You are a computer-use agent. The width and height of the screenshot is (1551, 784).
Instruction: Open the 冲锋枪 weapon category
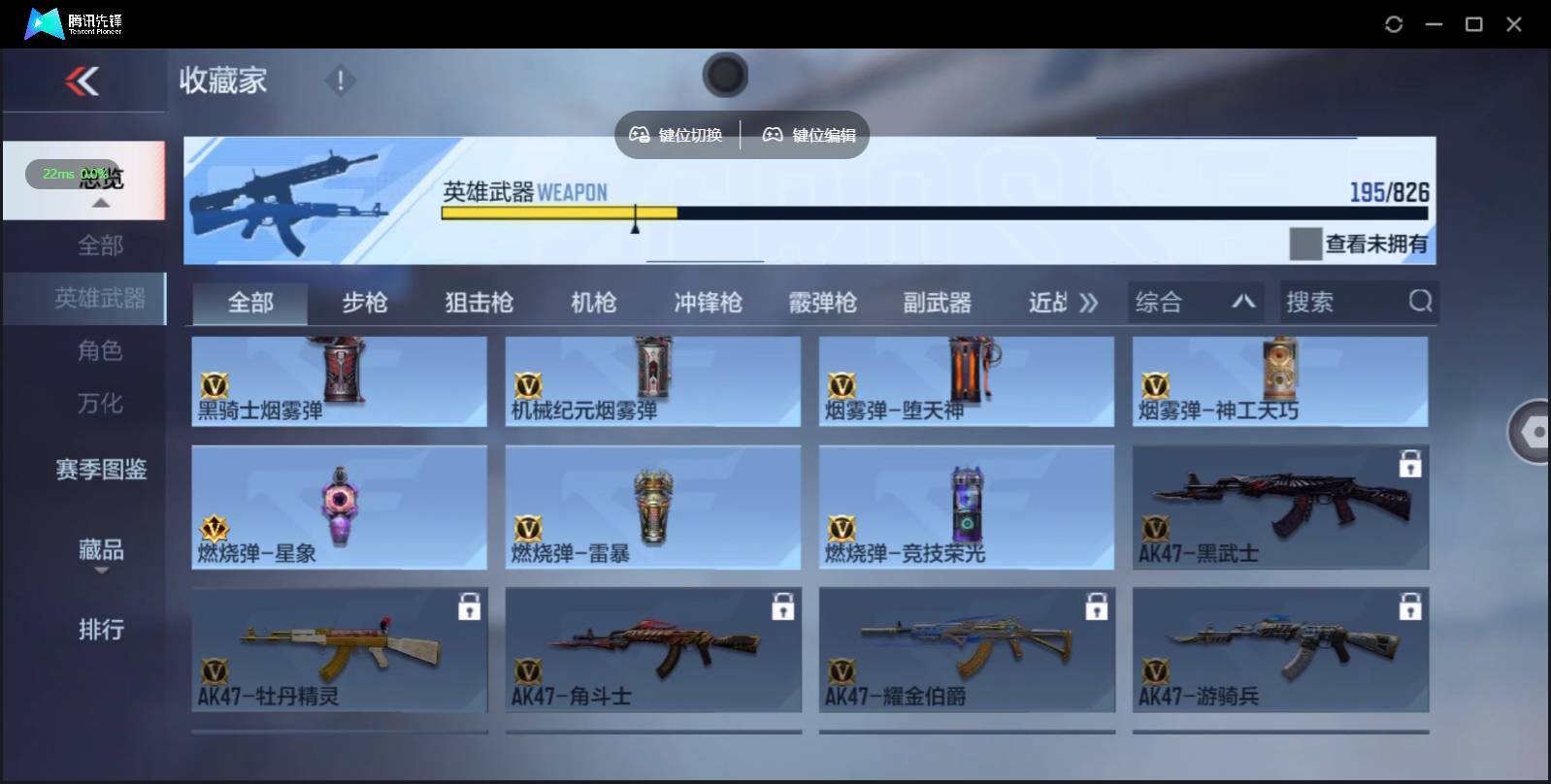coord(708,302)
